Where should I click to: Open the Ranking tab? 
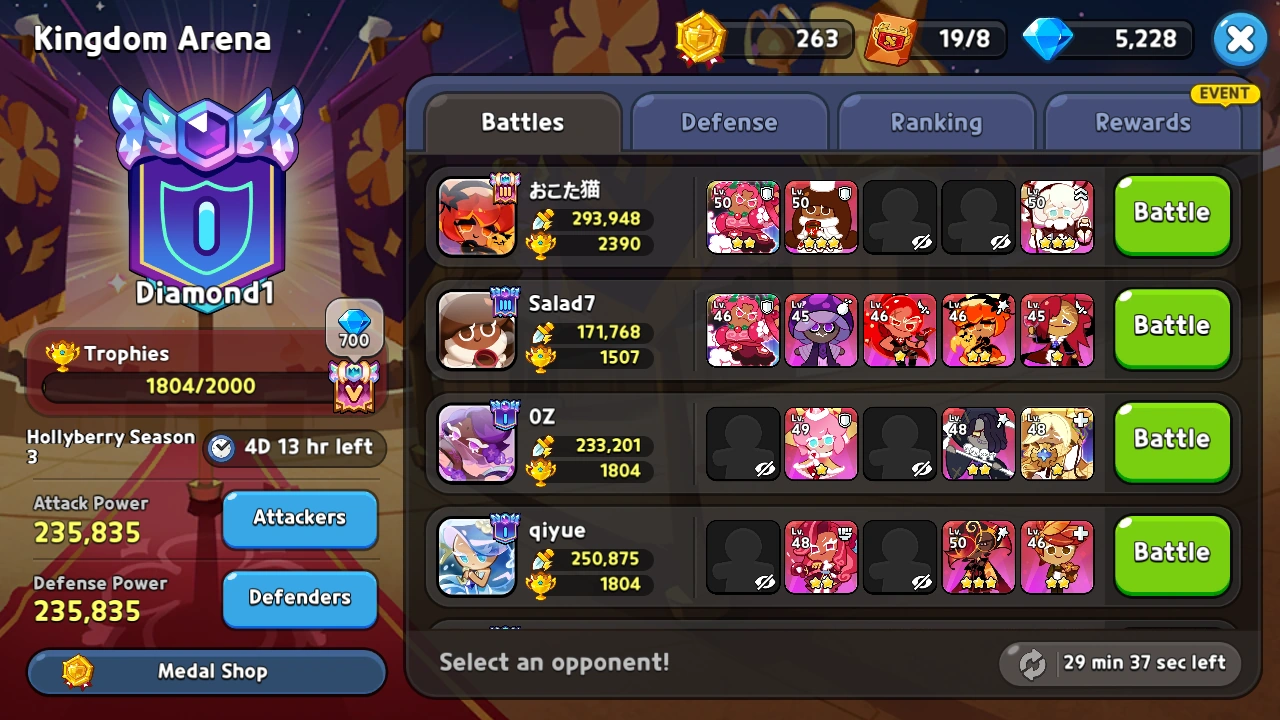click(x=937, y=122)
